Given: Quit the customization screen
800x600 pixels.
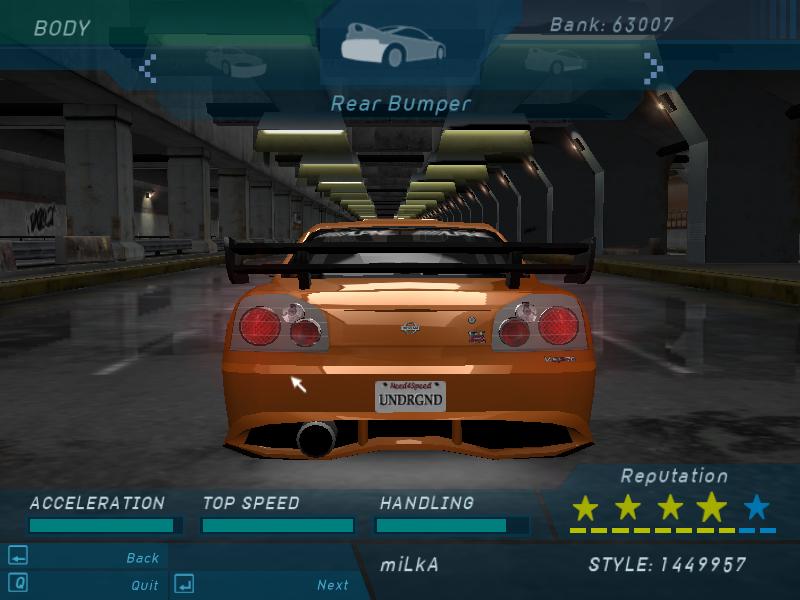Looking at the screenshot, I should tap(145, 585).
